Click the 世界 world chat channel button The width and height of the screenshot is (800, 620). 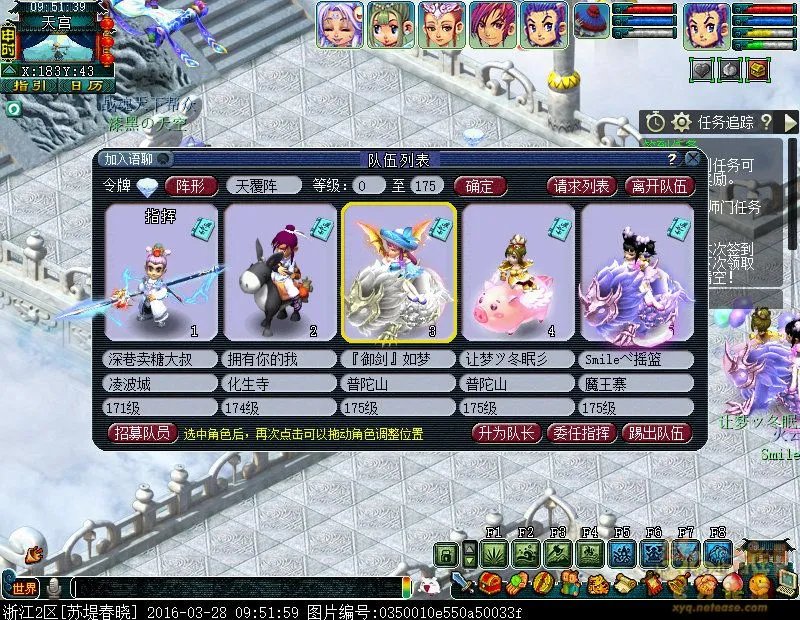pos(25,587)
